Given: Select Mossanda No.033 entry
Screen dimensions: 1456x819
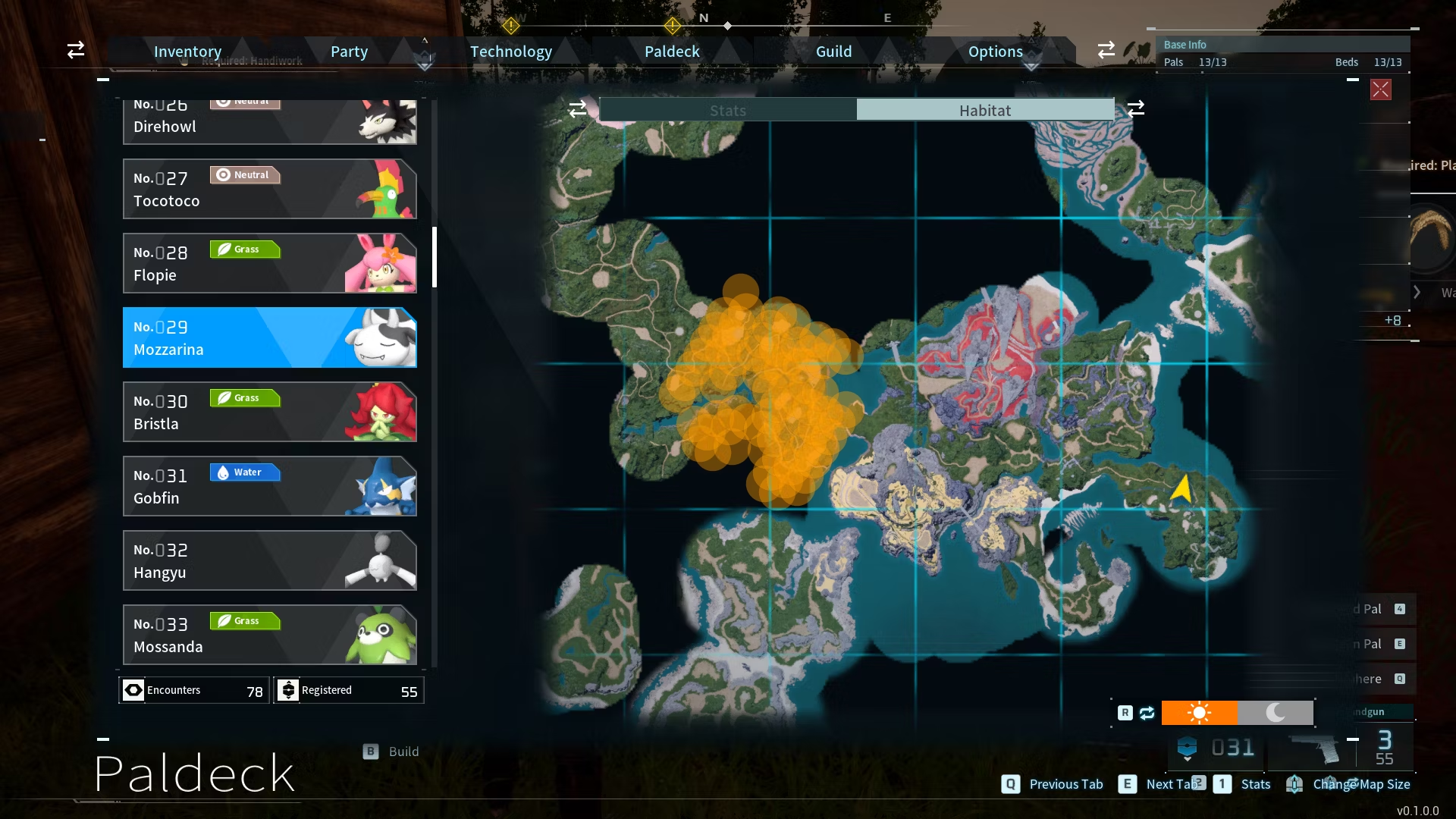Looking at the screenshot, I should (269, 635).
